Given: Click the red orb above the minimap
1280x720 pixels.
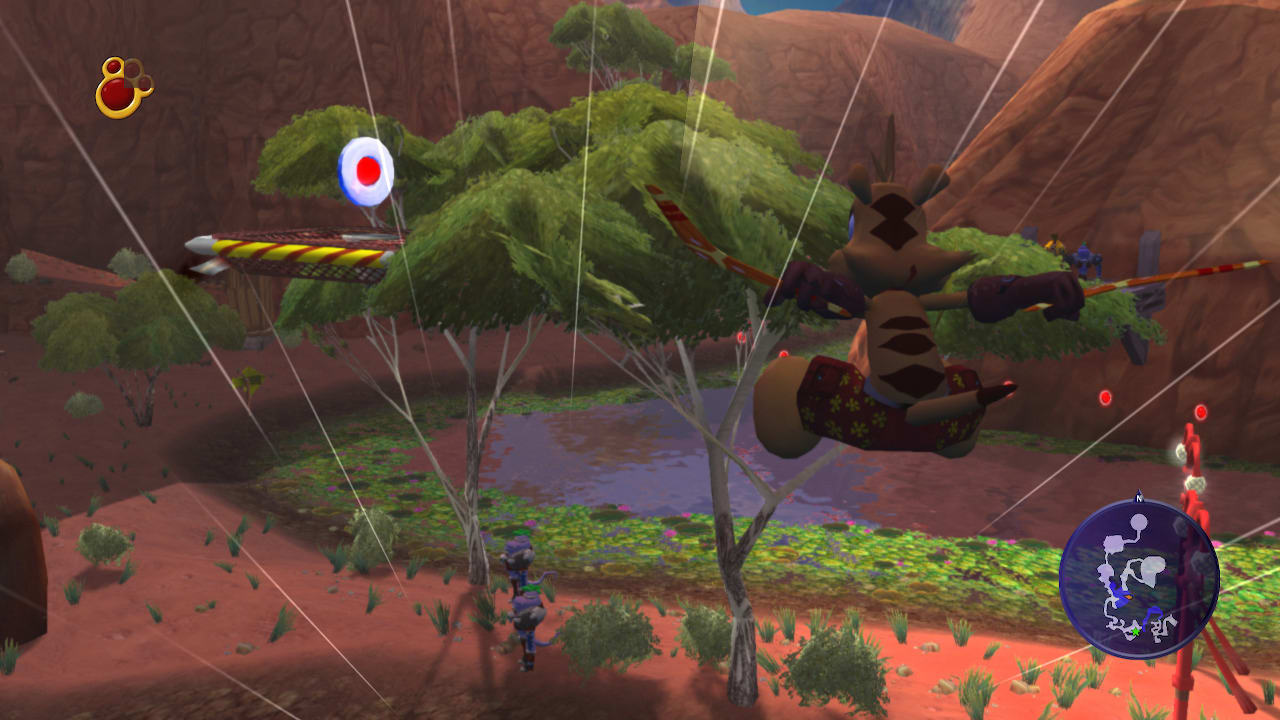Looking at the screenshot, I should point(1105,398).
